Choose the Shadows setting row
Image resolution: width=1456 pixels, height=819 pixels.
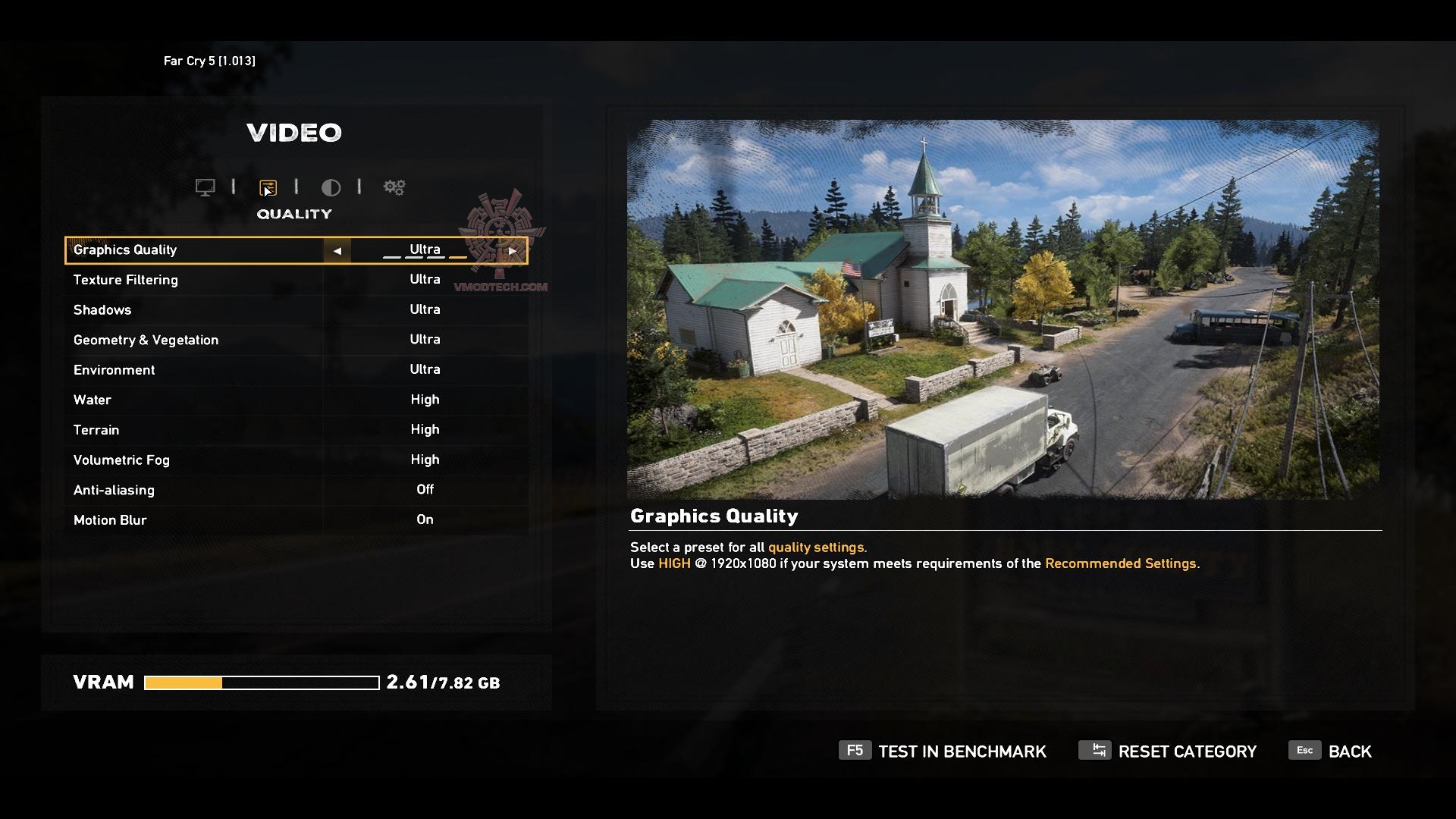pos(296,309)
